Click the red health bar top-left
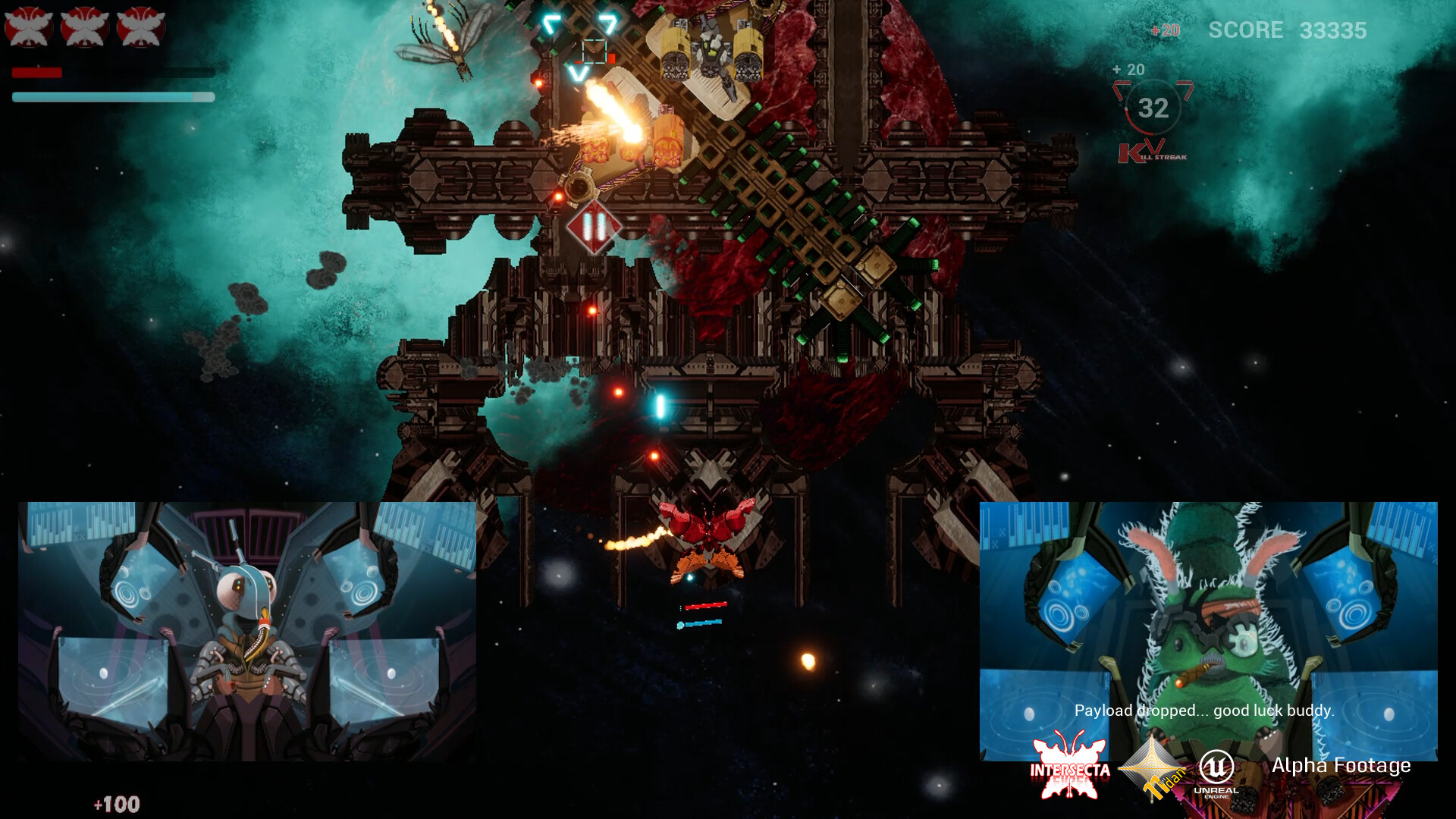Viewport: 1456px width, 819px height. click(x=38, y=72)
